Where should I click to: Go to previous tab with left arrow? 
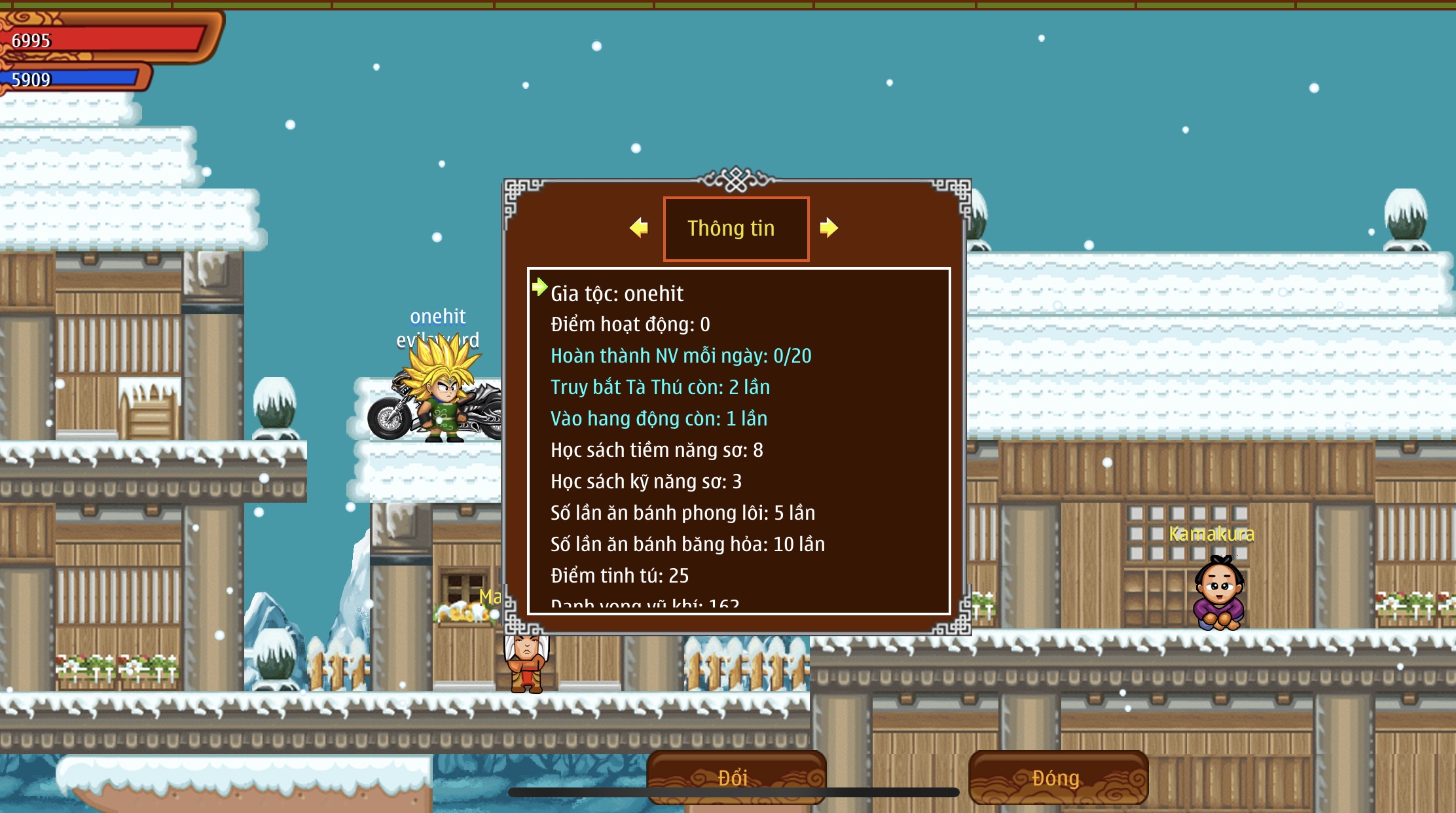tap(638, 228)
